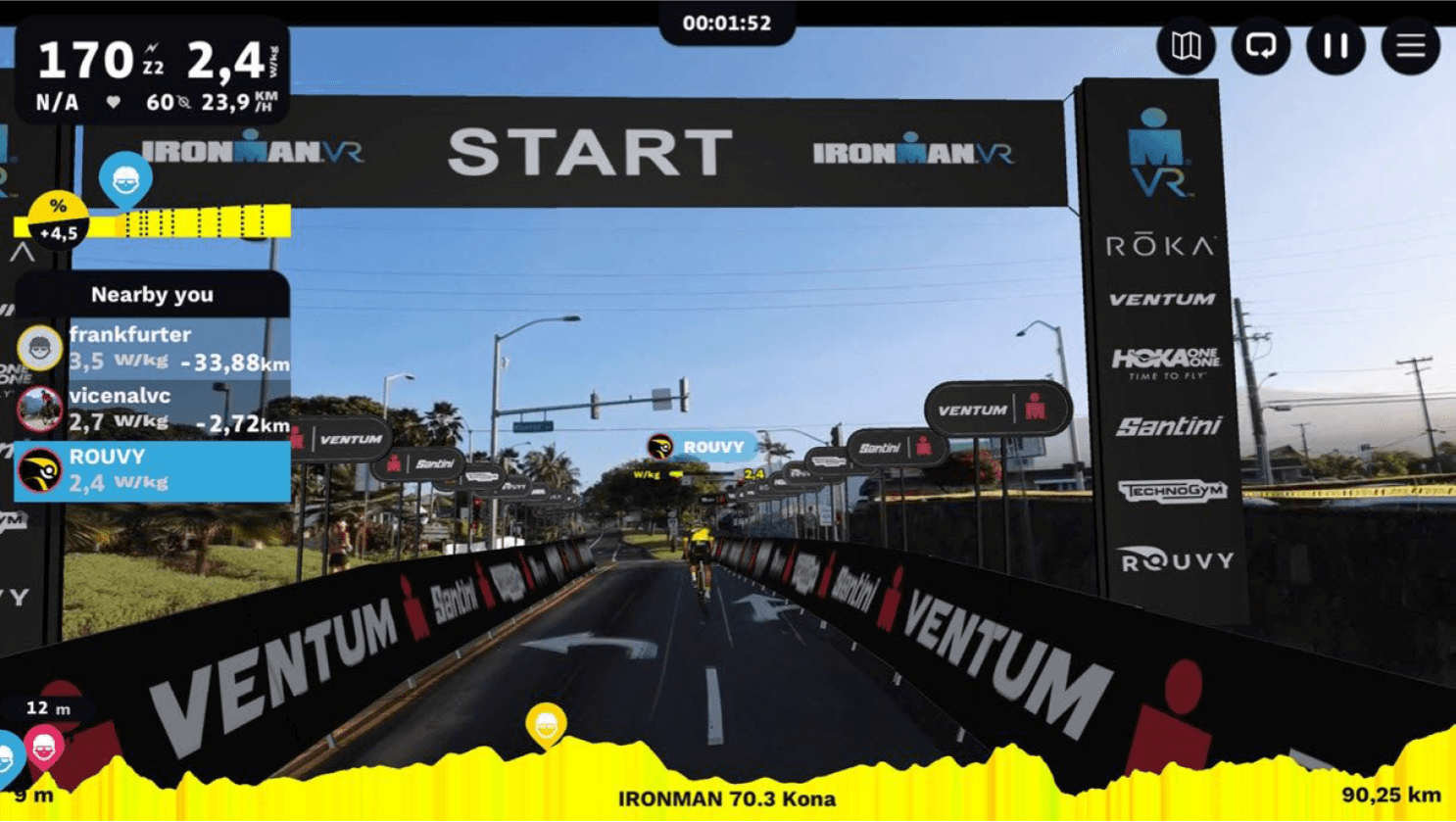Open the route map view
1456x822 pixels.
coord(1186,46)
